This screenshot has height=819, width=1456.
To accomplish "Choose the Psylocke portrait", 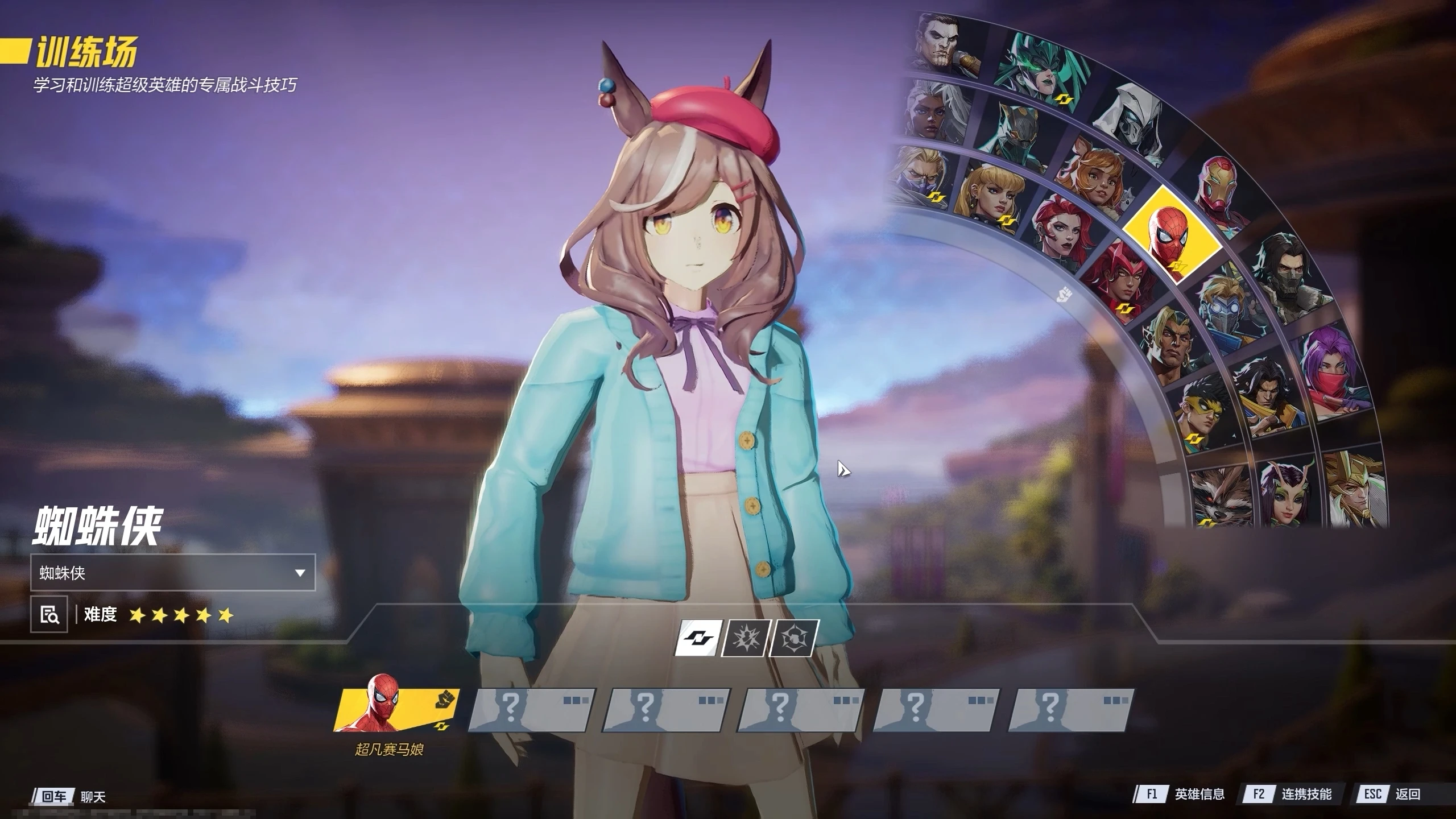I will pyautogui.click(x=1331, y=370).
